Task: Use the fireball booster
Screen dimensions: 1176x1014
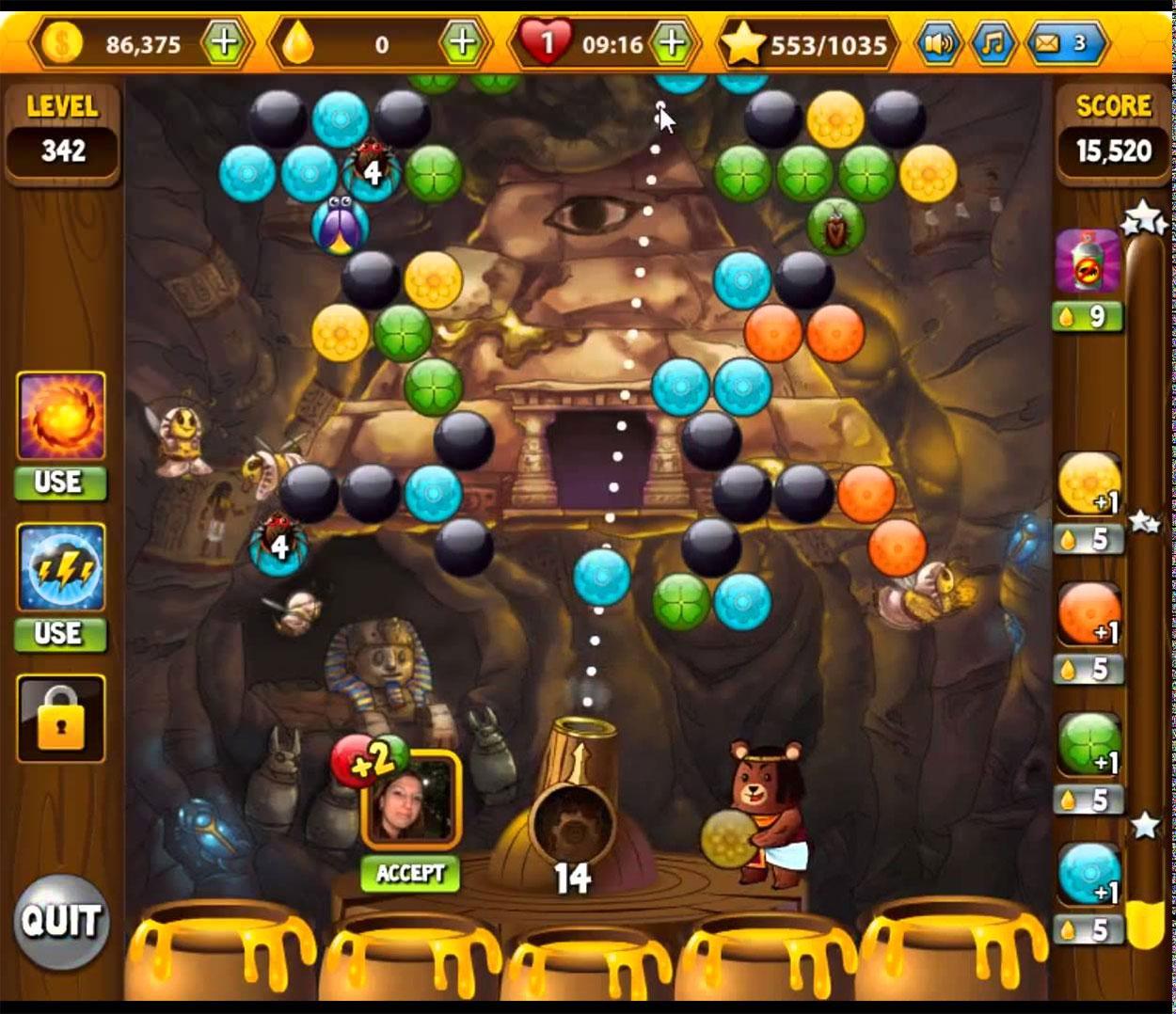Action: (x=60, y=483)
